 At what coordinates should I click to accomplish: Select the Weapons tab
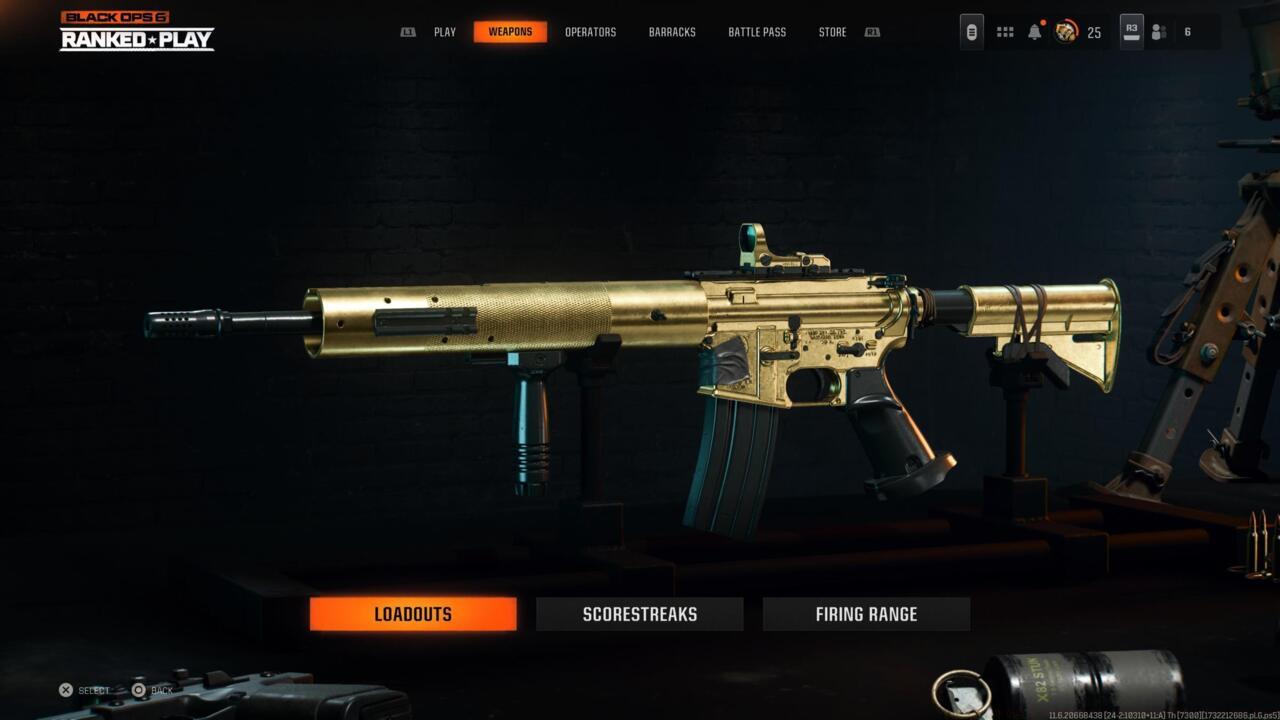[510, 32]
